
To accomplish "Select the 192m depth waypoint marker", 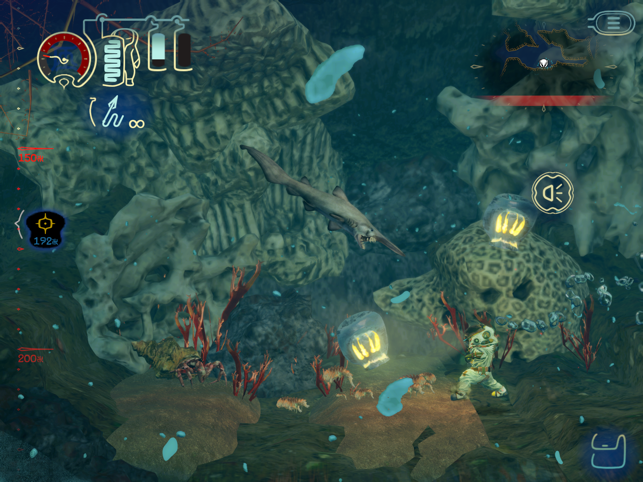I will point(44,228).
